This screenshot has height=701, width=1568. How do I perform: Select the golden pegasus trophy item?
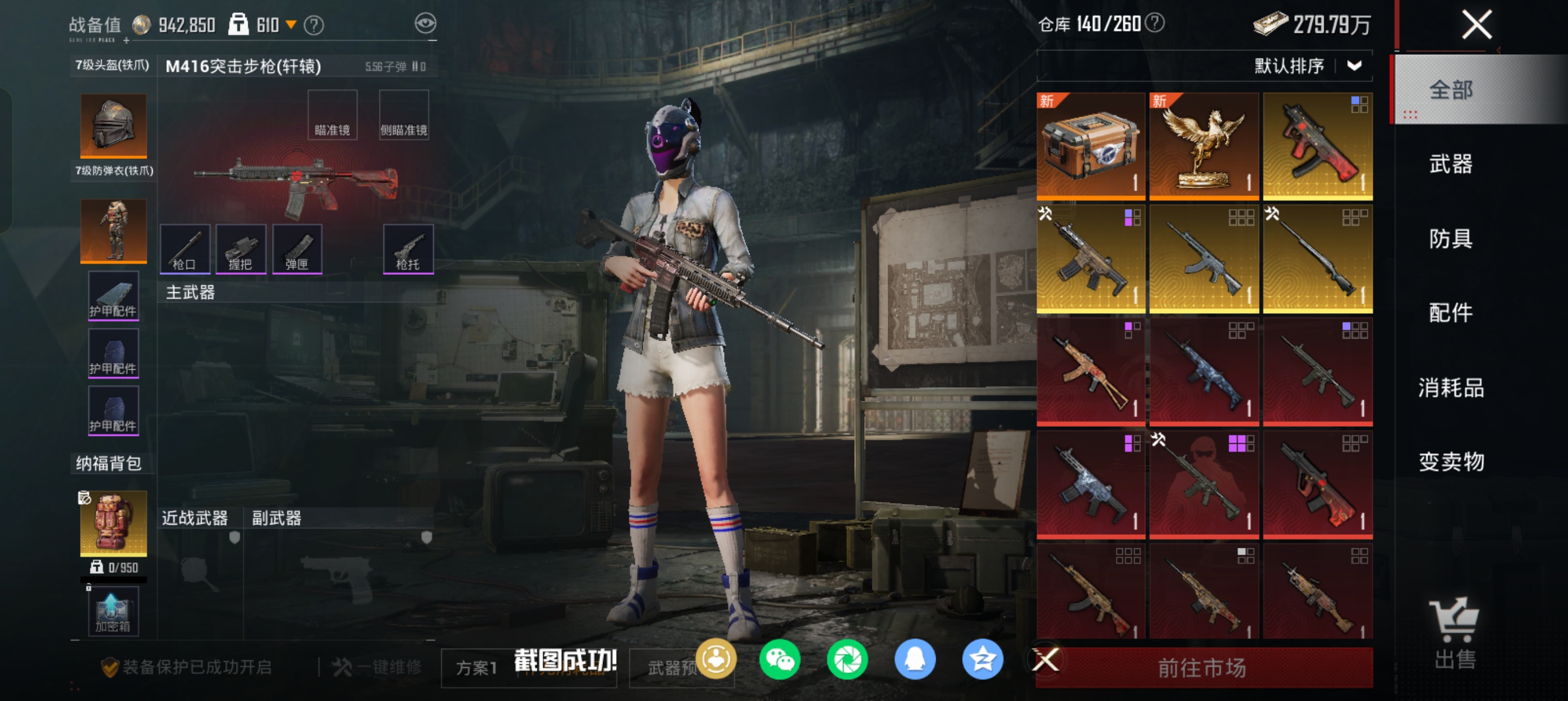[1203, 146]
